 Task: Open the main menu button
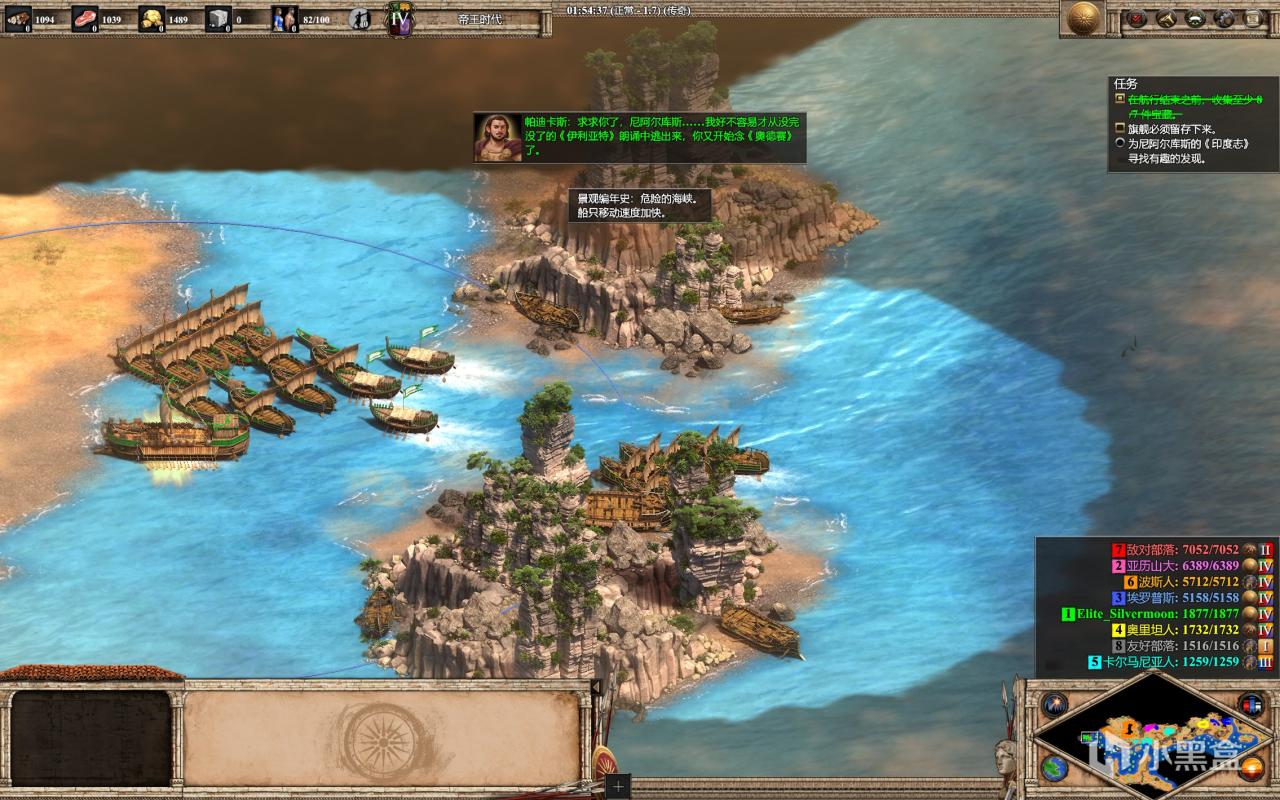(1254, 18)
